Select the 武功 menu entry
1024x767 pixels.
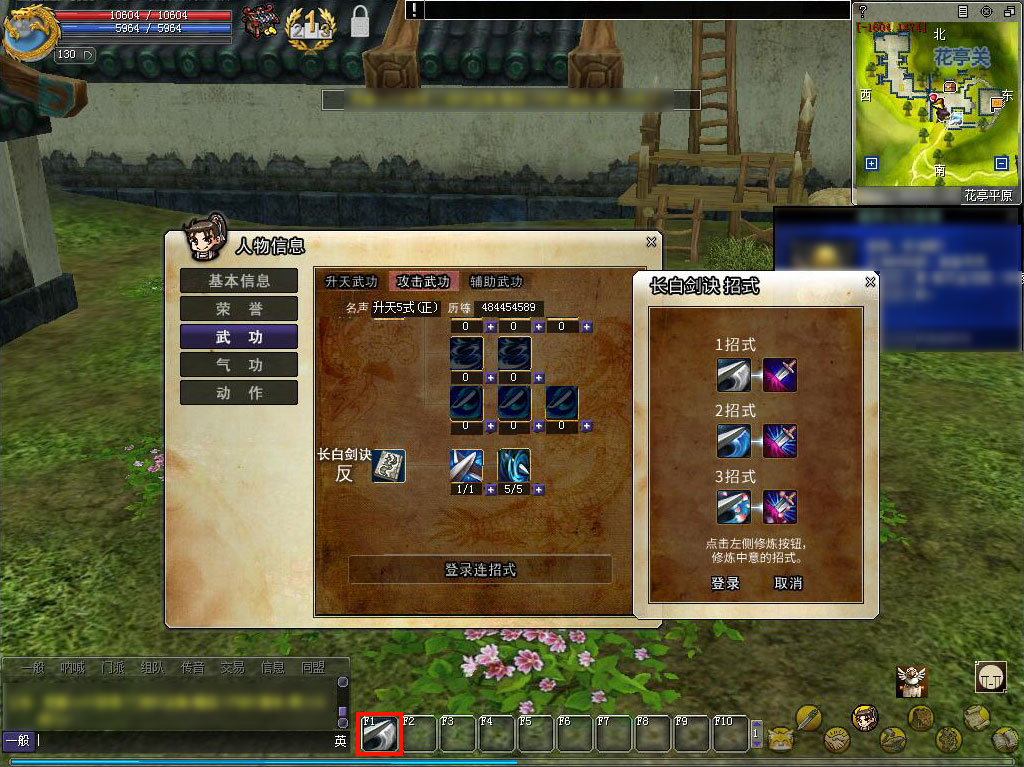239,337
